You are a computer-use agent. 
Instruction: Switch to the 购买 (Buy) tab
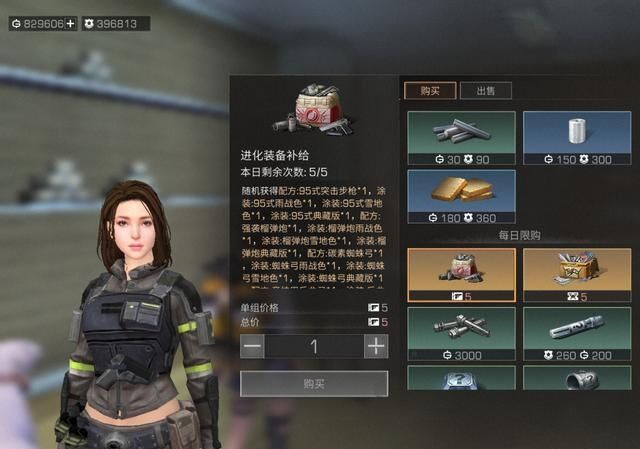point(430,90)
